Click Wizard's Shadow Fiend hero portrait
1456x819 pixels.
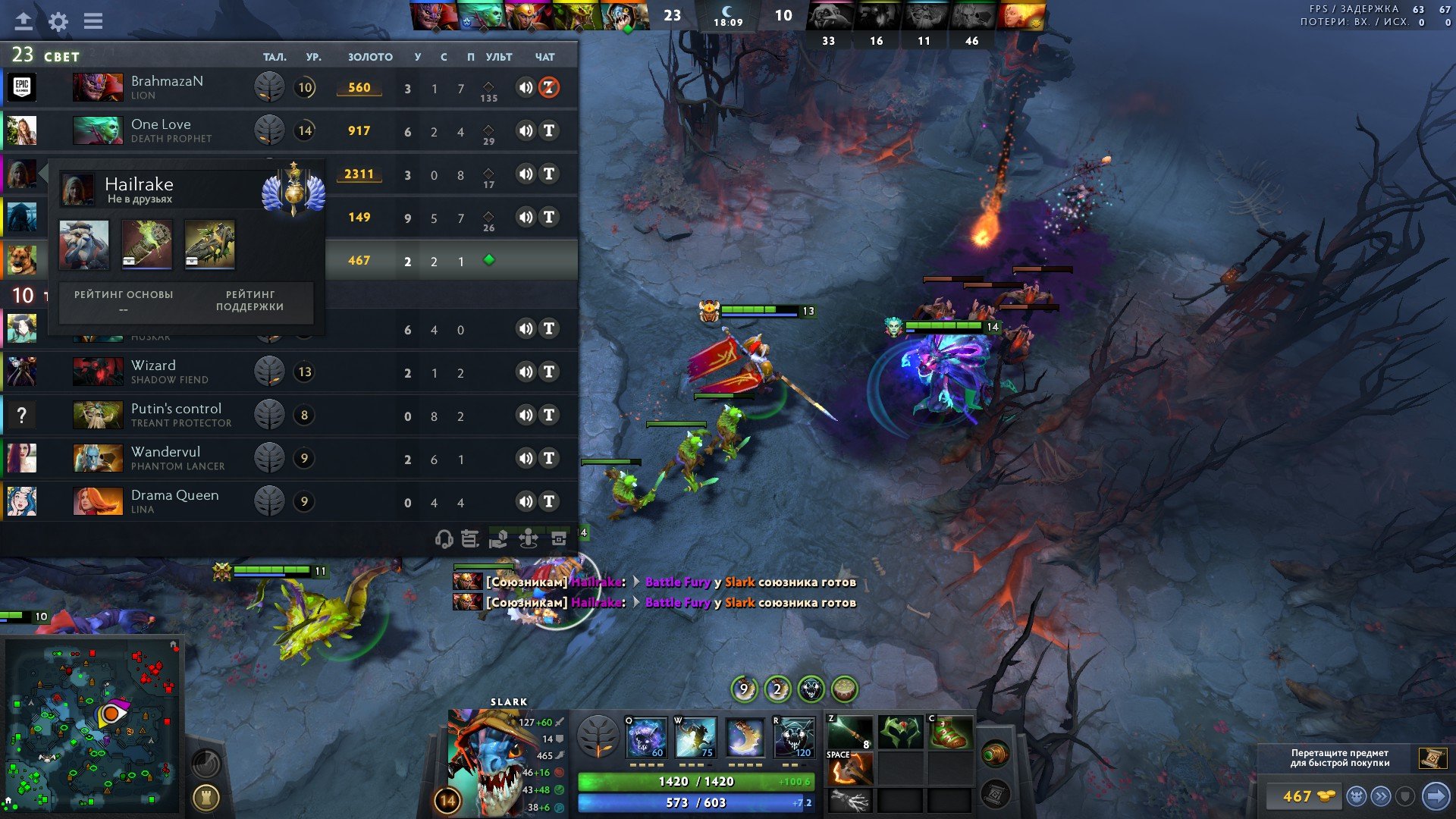point(98,372)
